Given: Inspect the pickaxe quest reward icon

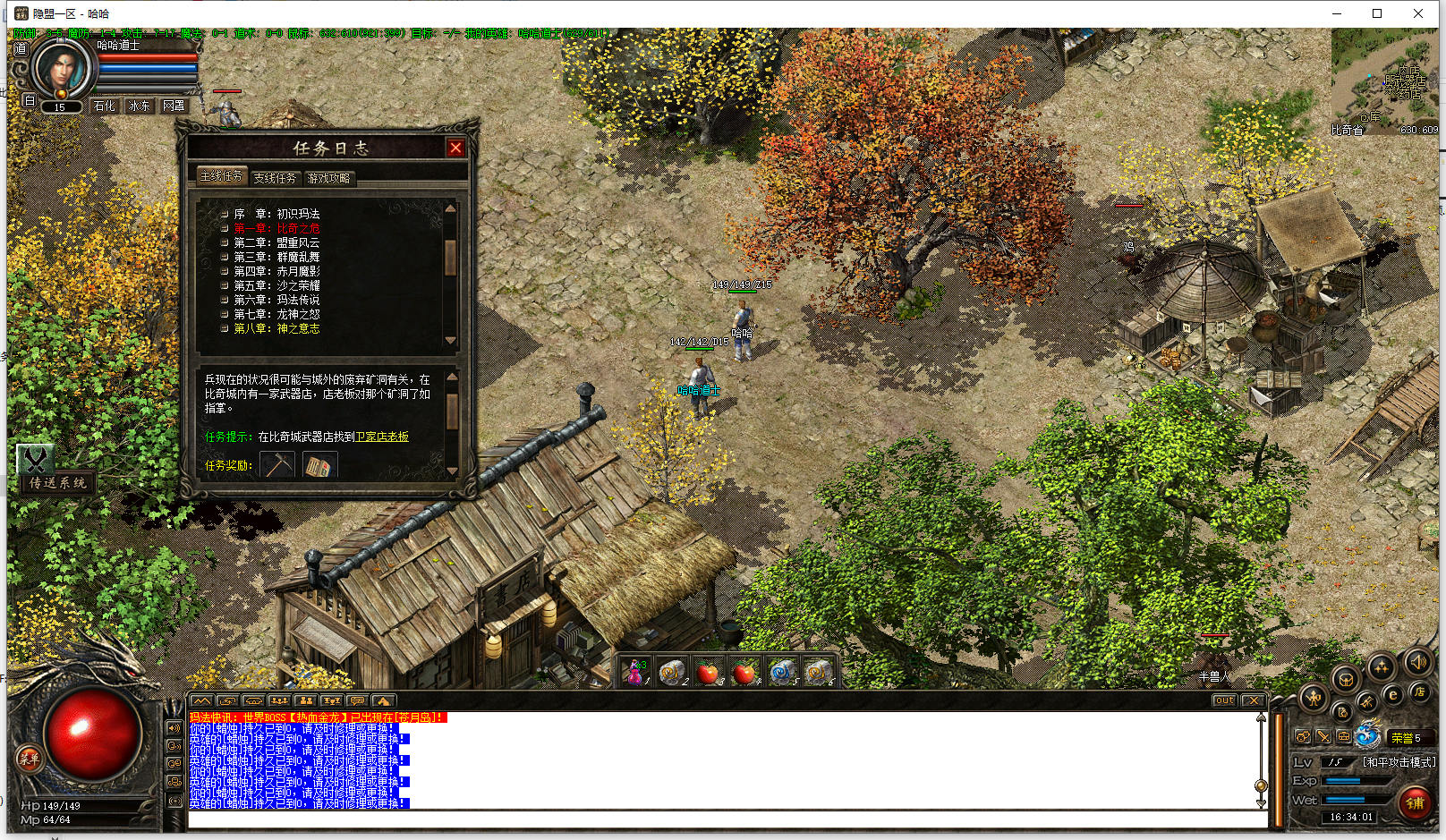Looking at the screenshot, I should 277,465.
